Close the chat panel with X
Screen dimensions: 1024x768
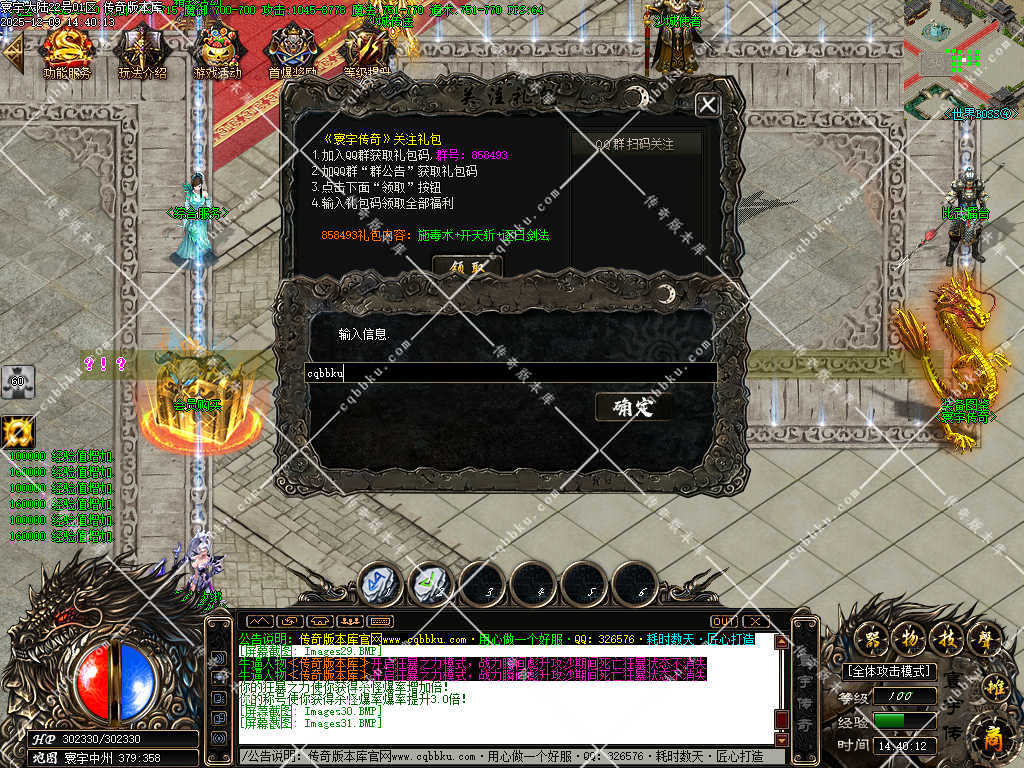coord(755,622)
